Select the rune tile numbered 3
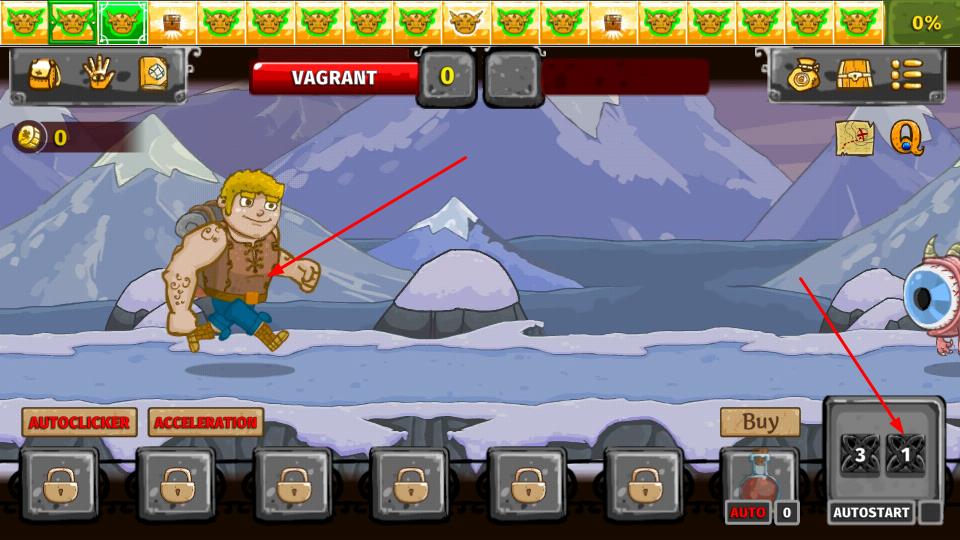The image size is (960, 540). tap(859, 456)
